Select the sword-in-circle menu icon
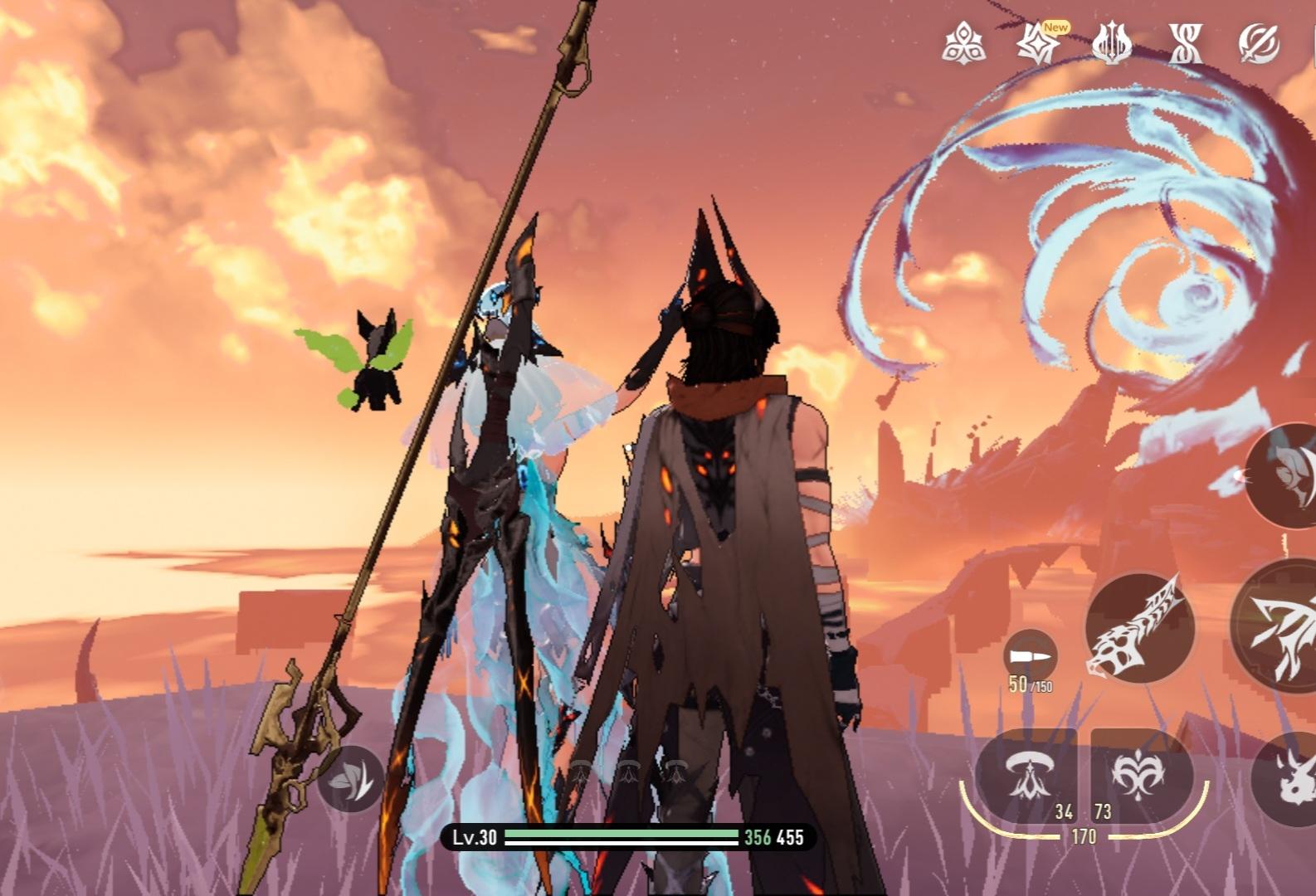1316x896 pixels. [x=1258, y=43]
